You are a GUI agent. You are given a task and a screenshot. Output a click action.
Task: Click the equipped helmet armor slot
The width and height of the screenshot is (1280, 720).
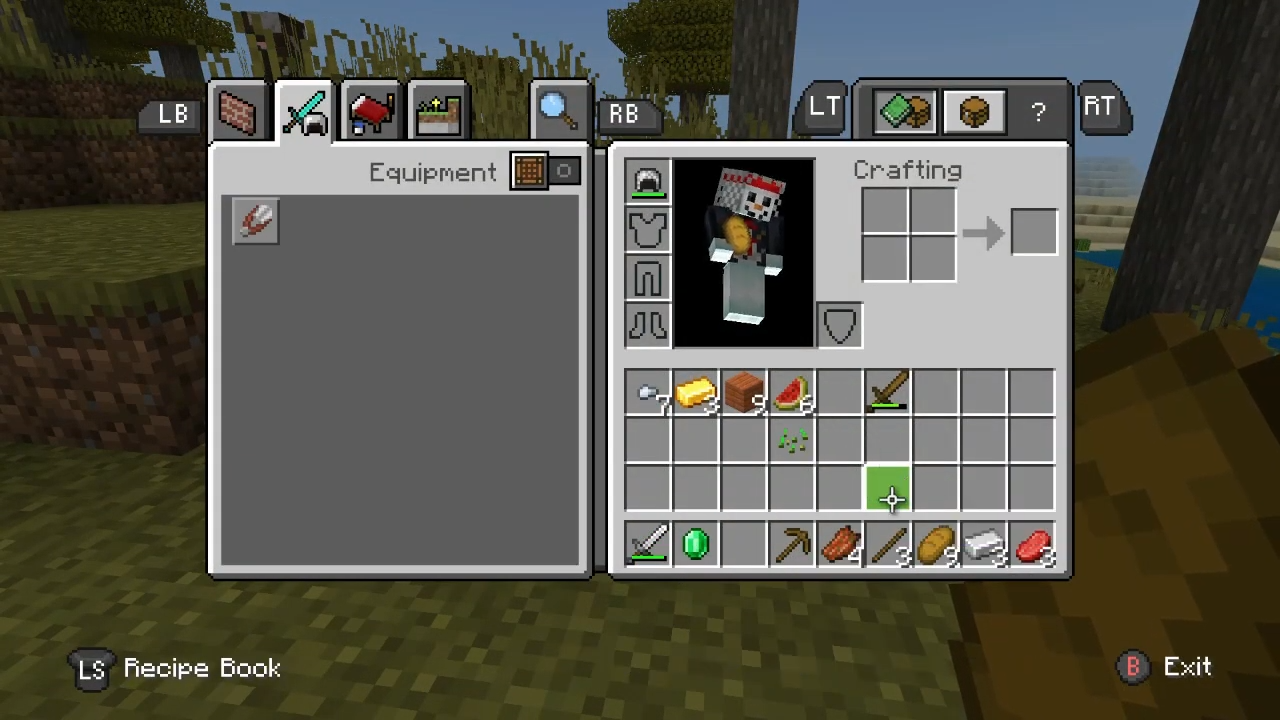648,182
